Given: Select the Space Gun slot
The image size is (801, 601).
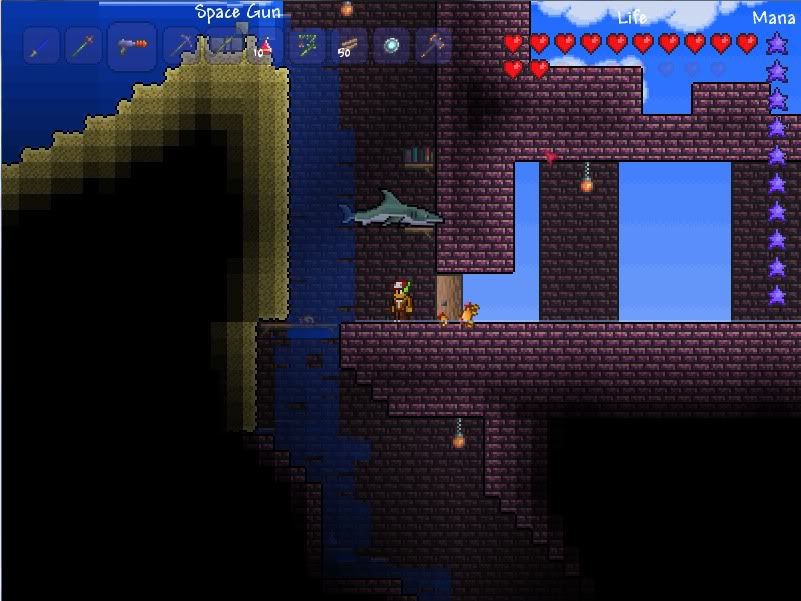Looking at the screenshot, I should [131, 46].
